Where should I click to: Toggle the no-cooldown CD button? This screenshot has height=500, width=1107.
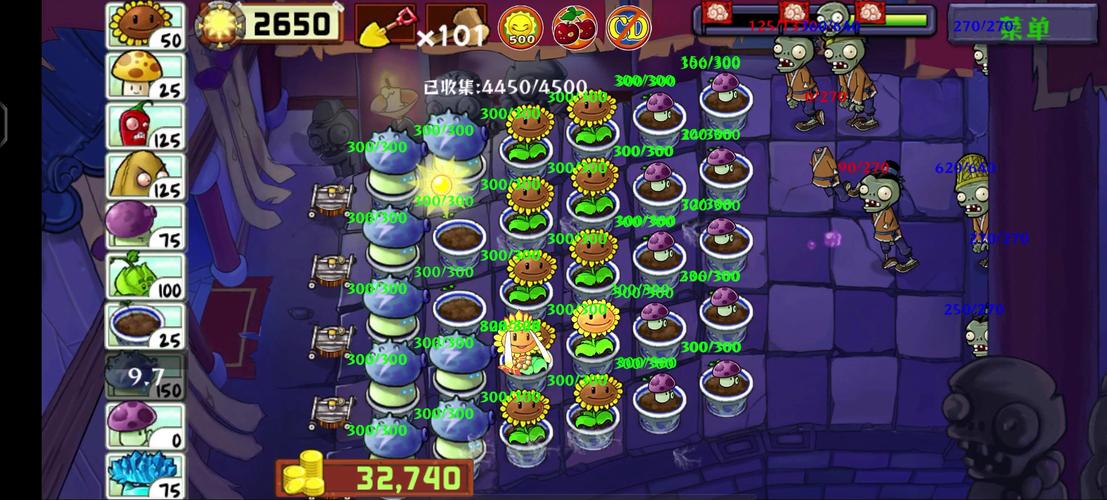click(626, 25)
